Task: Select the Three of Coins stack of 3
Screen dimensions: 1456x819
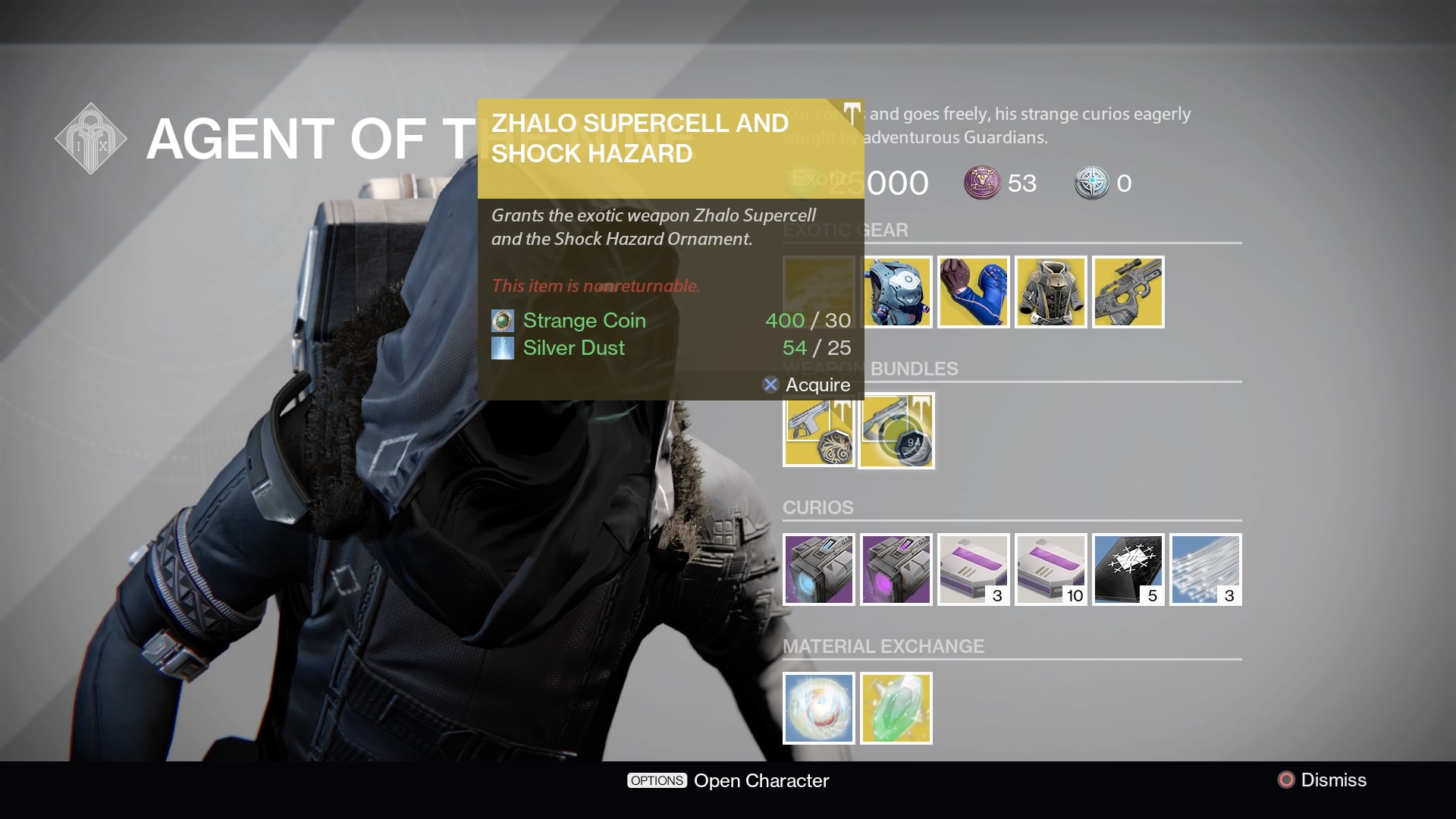Action: pos(974,570)
